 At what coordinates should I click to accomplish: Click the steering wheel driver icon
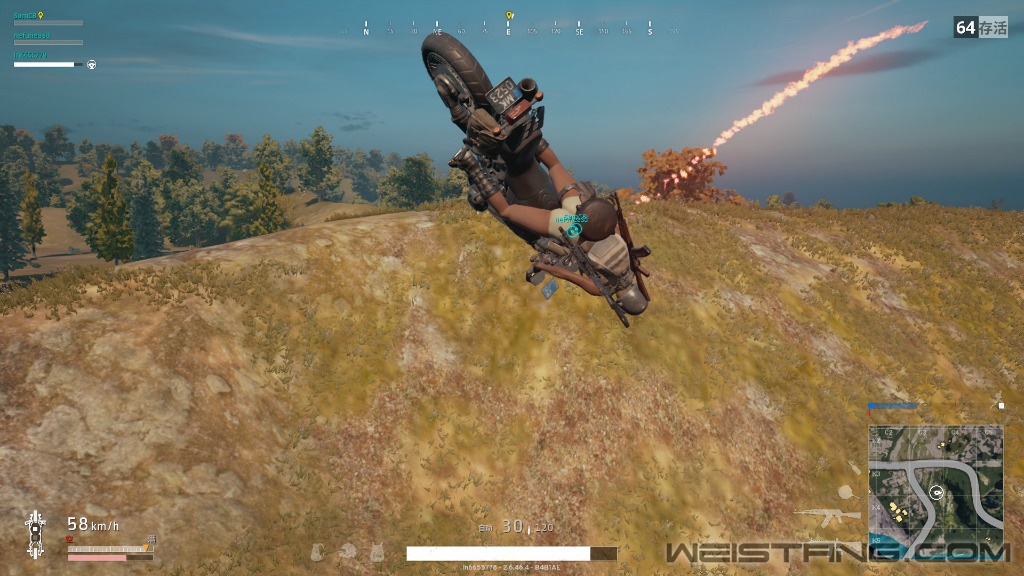click(92, 64)
